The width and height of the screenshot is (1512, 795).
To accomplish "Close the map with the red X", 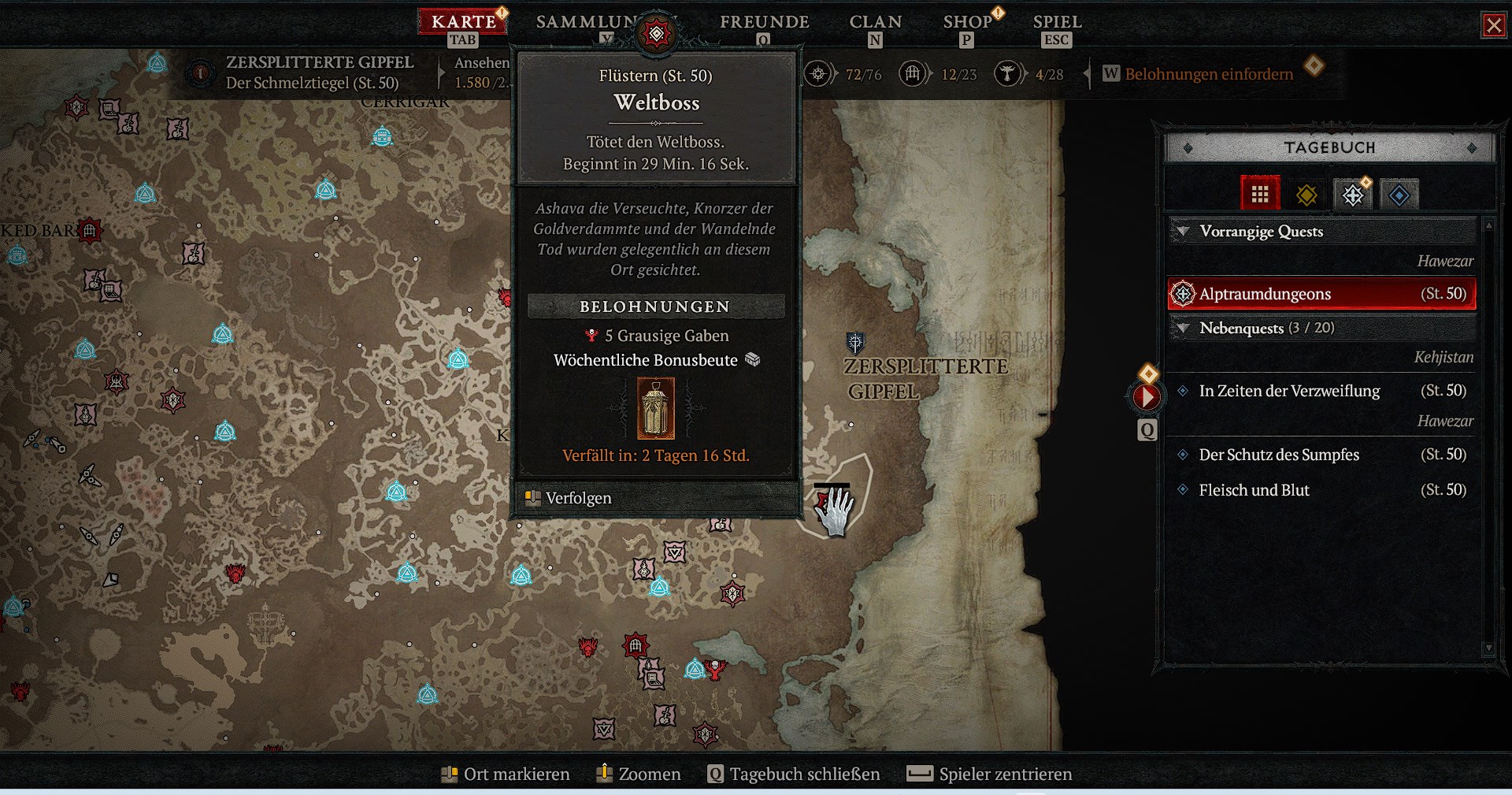I will (x=1493, y=25).
